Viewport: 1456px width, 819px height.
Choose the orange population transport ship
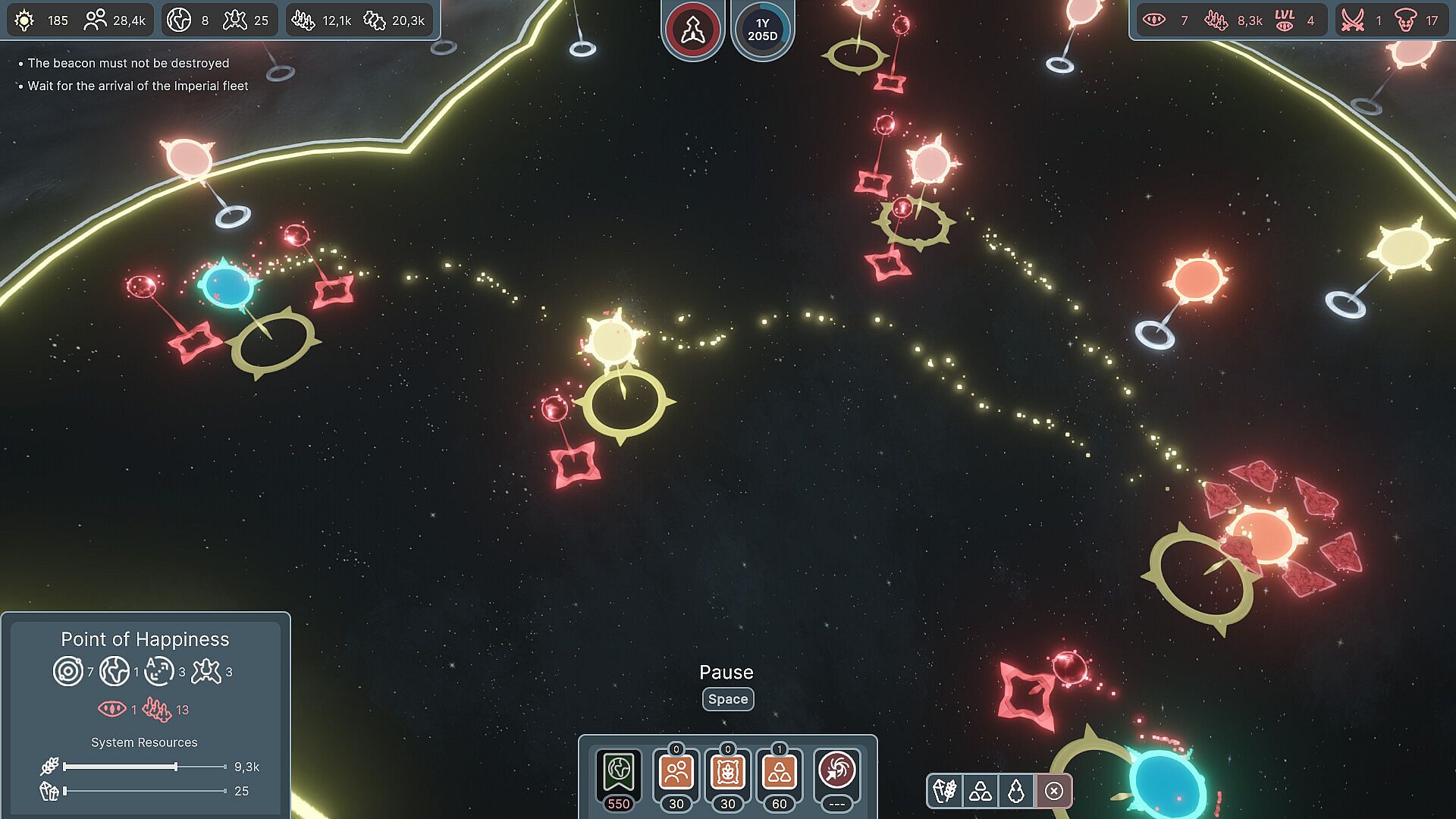676,773
